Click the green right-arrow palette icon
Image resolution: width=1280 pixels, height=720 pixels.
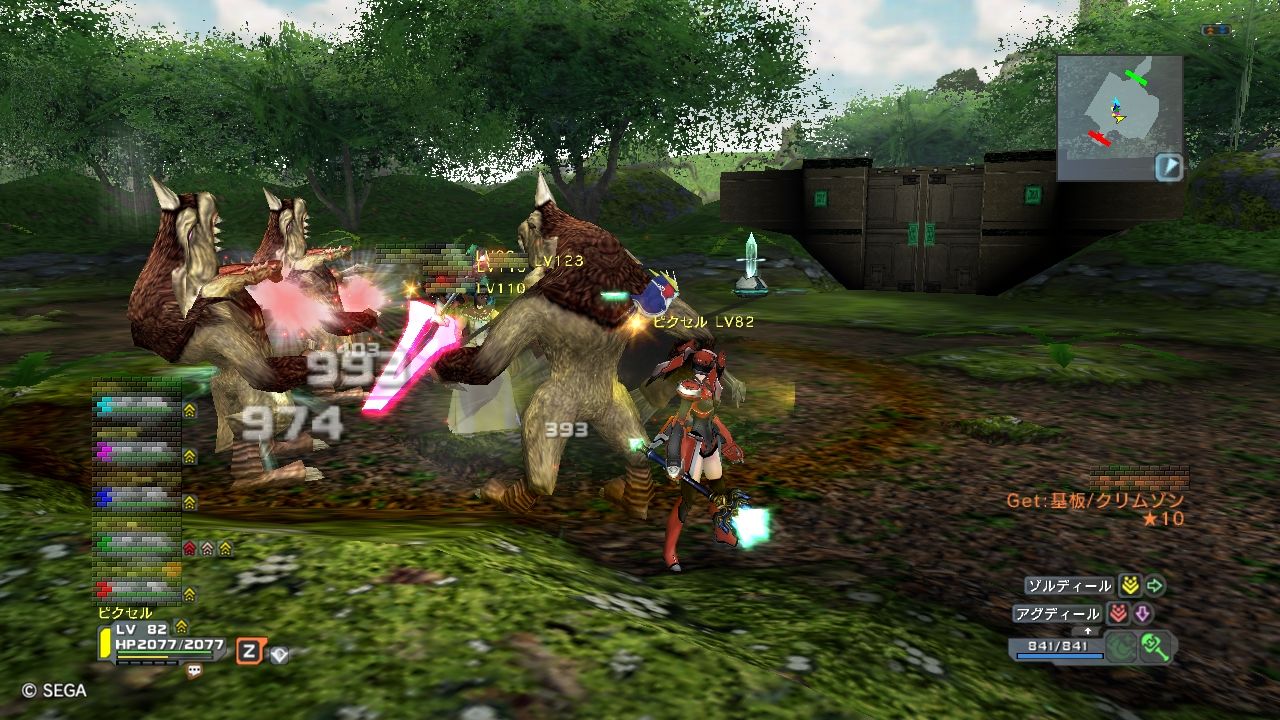click(x=1155, y=586)
